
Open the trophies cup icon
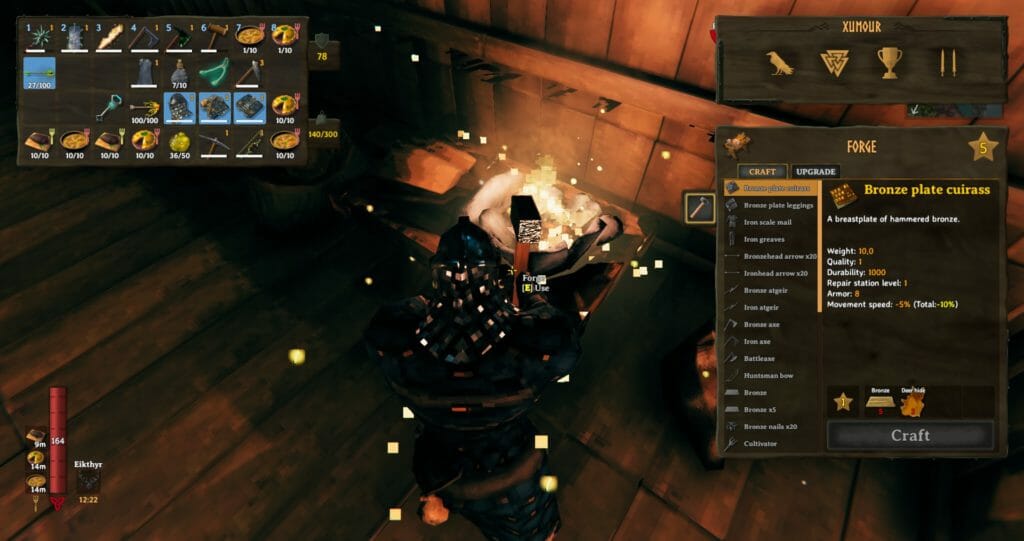[x=889, y=64]
